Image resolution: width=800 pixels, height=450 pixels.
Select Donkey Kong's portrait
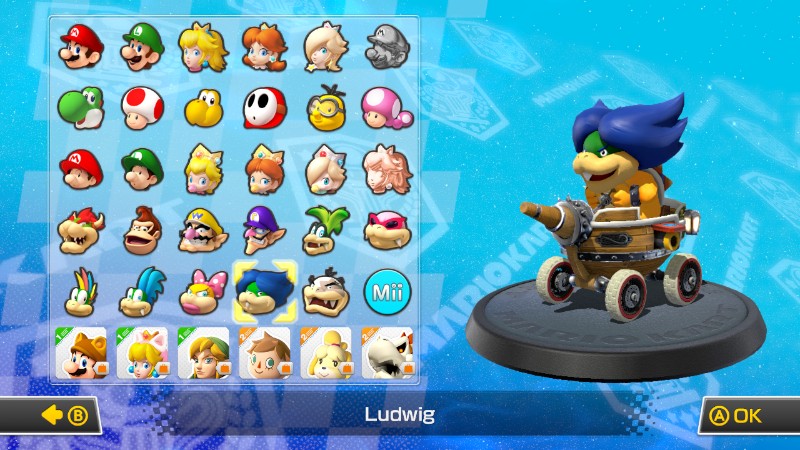point(140,230)
